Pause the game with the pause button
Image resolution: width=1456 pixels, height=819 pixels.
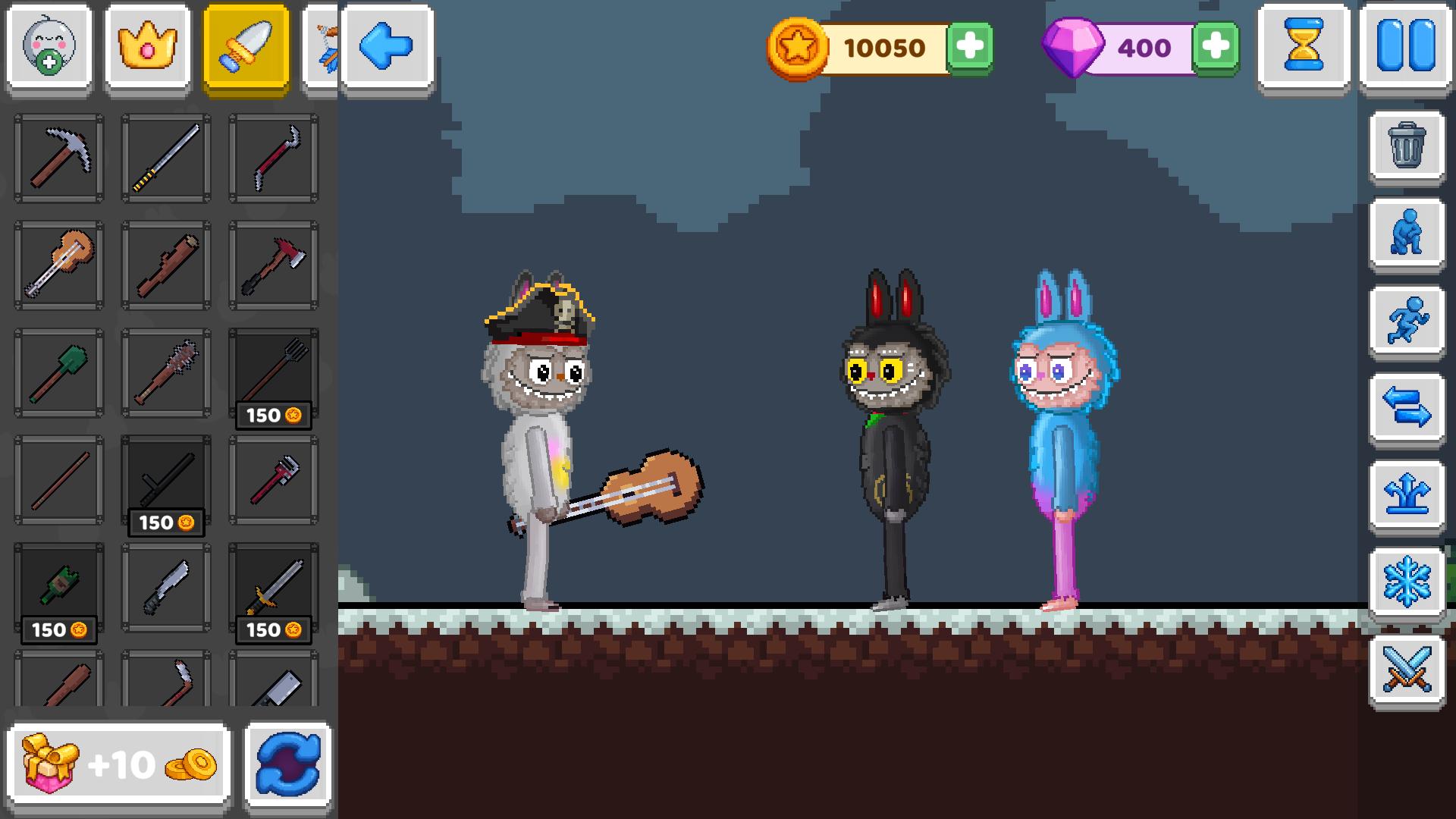[1407, 47]
